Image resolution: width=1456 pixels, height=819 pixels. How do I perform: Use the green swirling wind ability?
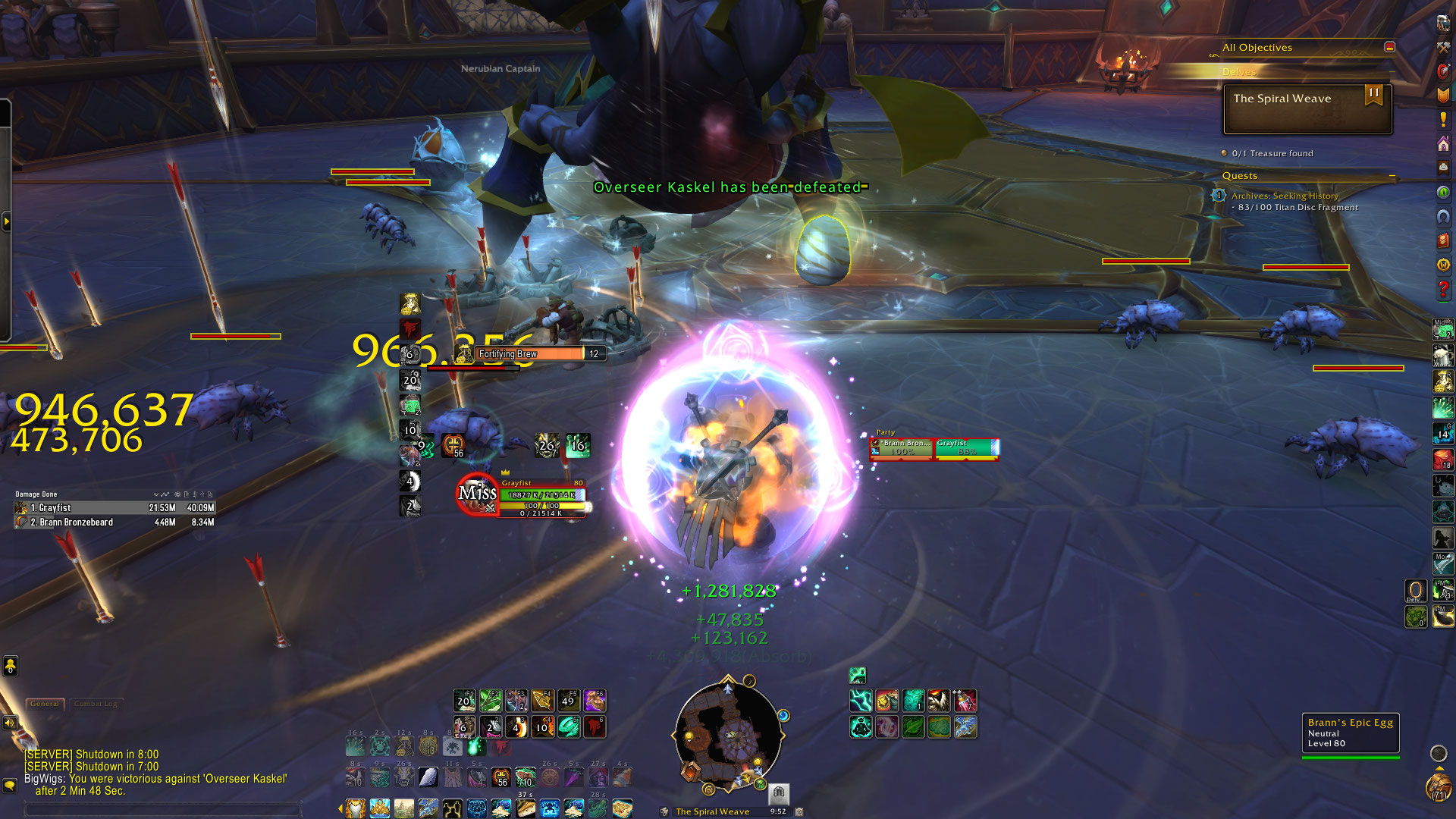click(x=569, y=727)
